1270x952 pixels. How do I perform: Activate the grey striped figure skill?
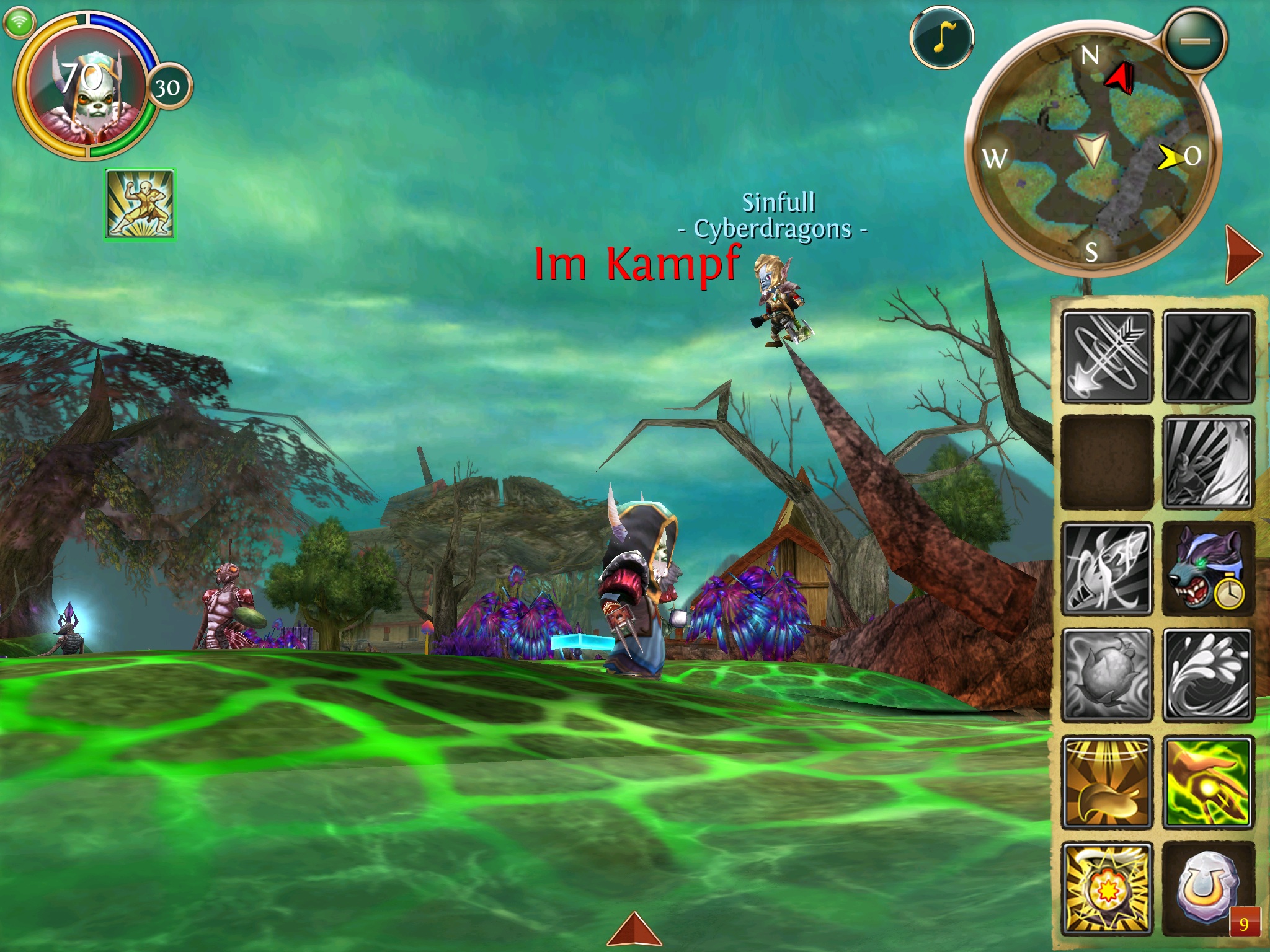point(1208,463)
